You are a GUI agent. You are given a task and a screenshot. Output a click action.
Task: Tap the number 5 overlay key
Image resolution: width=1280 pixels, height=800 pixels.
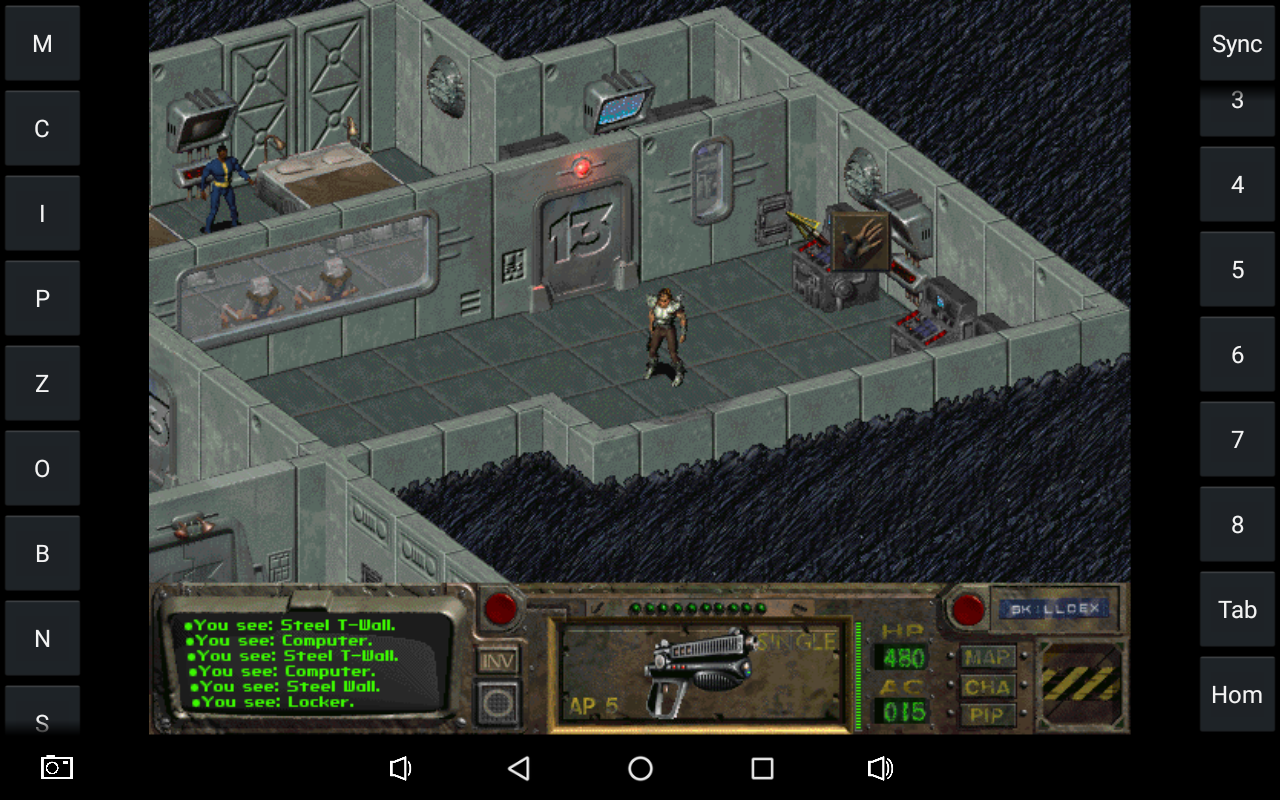coord(1237,270)
